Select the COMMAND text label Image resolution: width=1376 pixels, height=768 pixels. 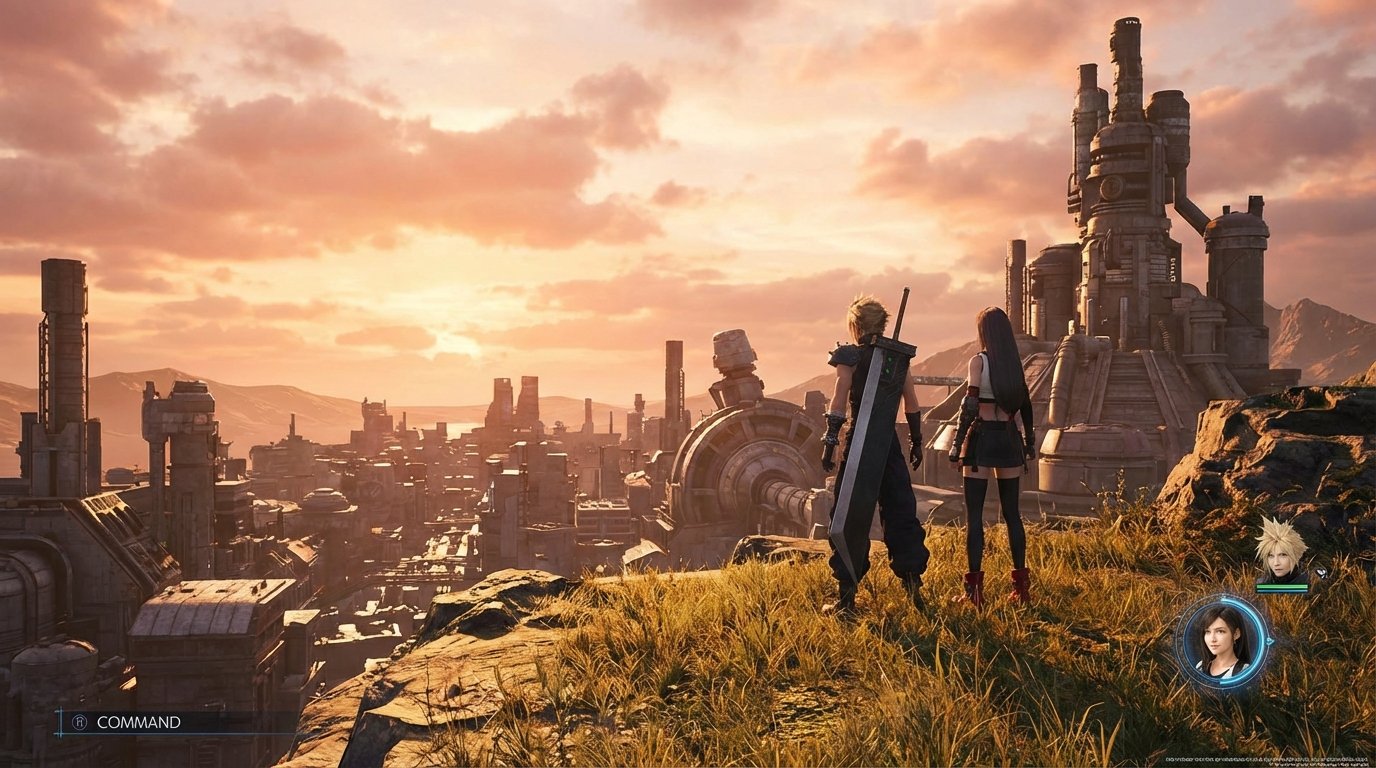[138, 722]
